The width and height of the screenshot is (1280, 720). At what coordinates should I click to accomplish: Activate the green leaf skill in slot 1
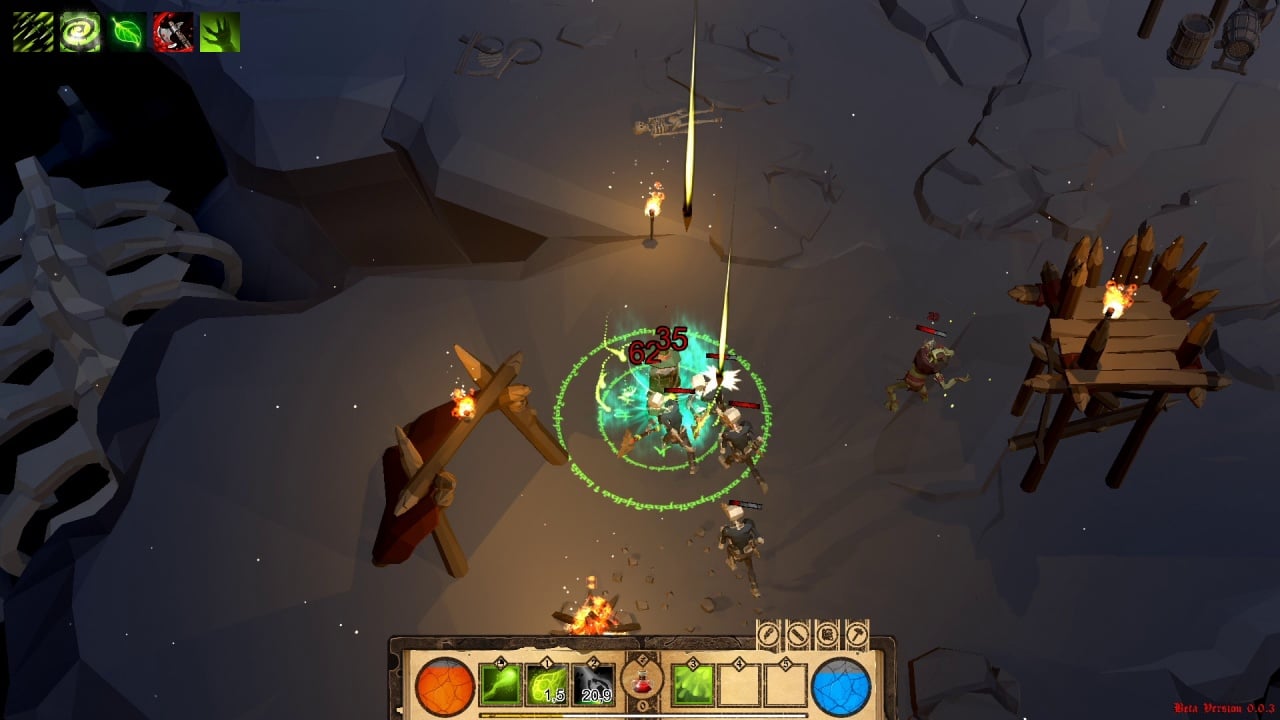pos(547,685)
